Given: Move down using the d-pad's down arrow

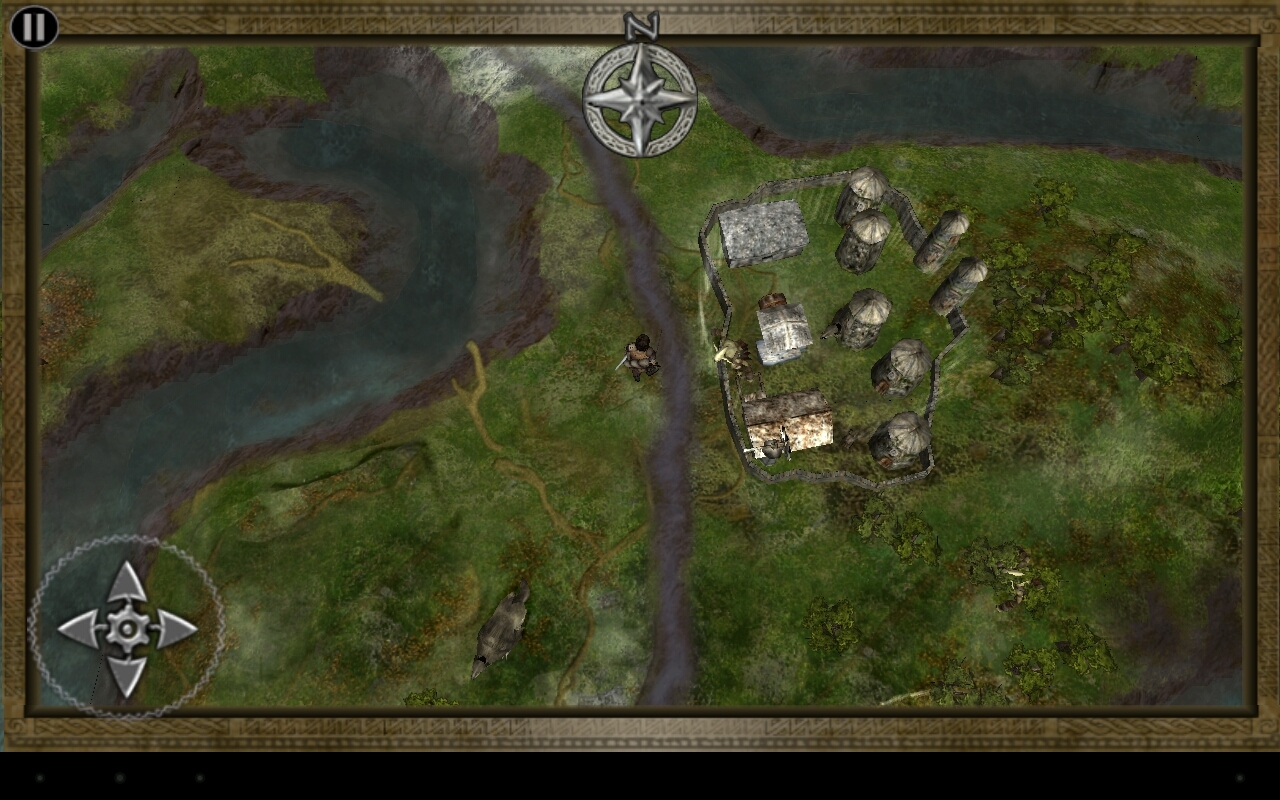Looking at the screenshot, I should click(x=127, y=676).
